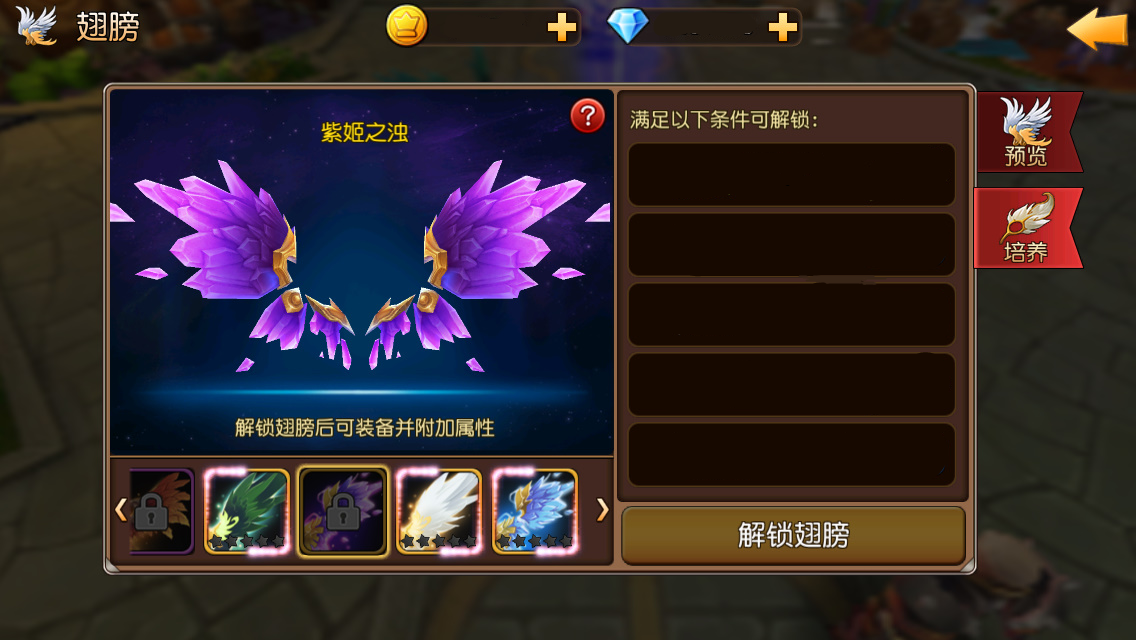
Task: Select the locked brown wings thumbnail
Action: [160, 511]
